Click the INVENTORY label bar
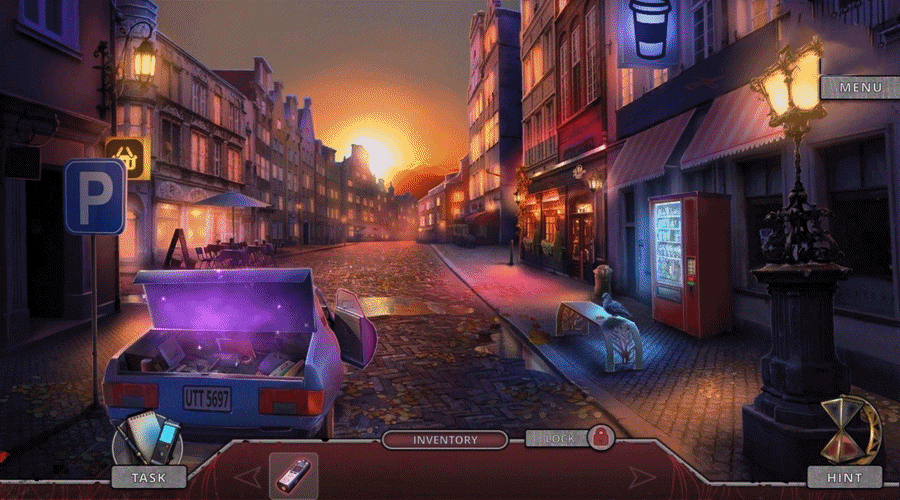Image resolution: width=900 pixels, height=500 pixels. [446, 439]
